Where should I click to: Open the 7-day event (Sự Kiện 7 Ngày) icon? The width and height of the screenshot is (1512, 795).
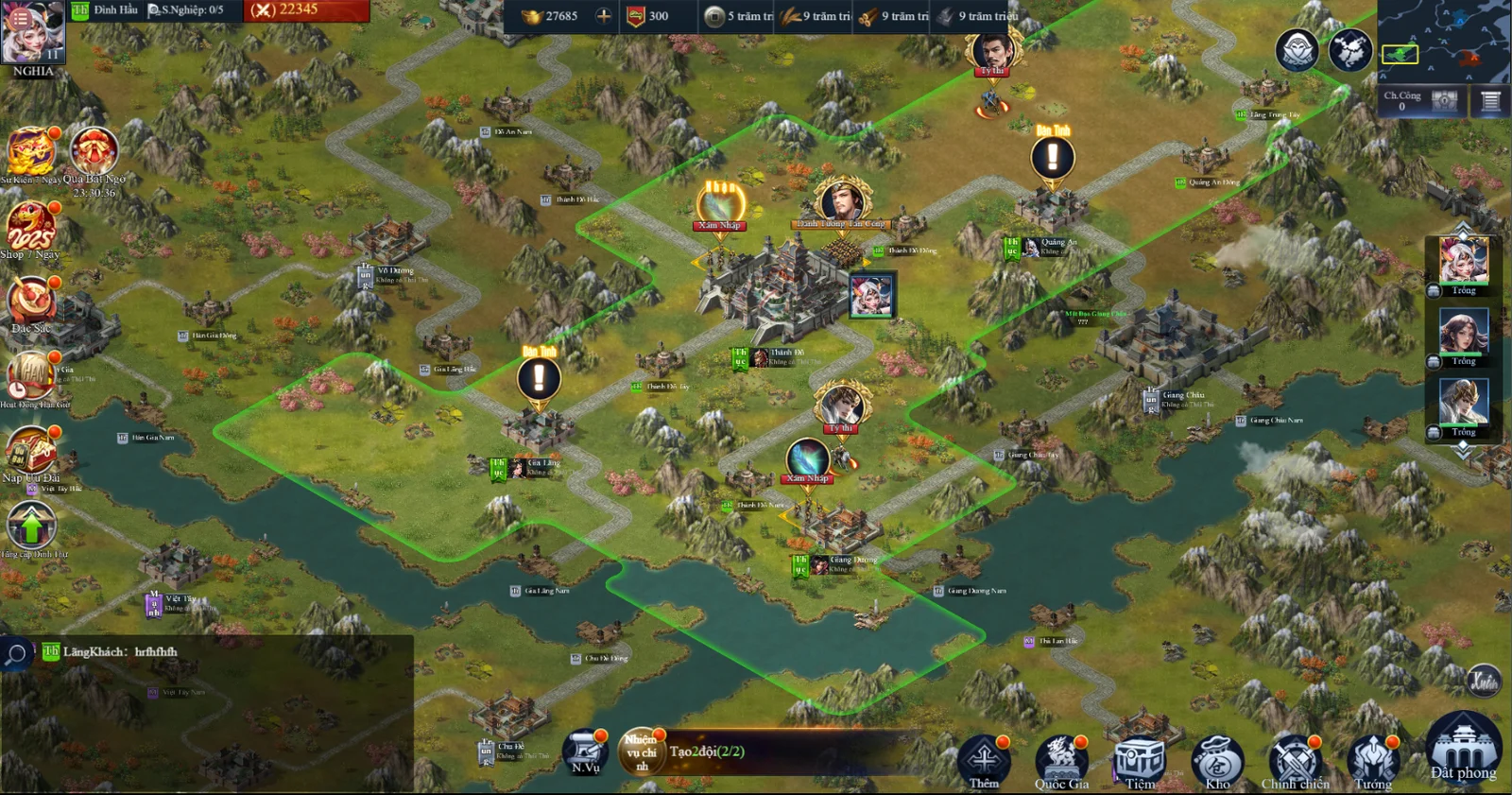point(31,152)
